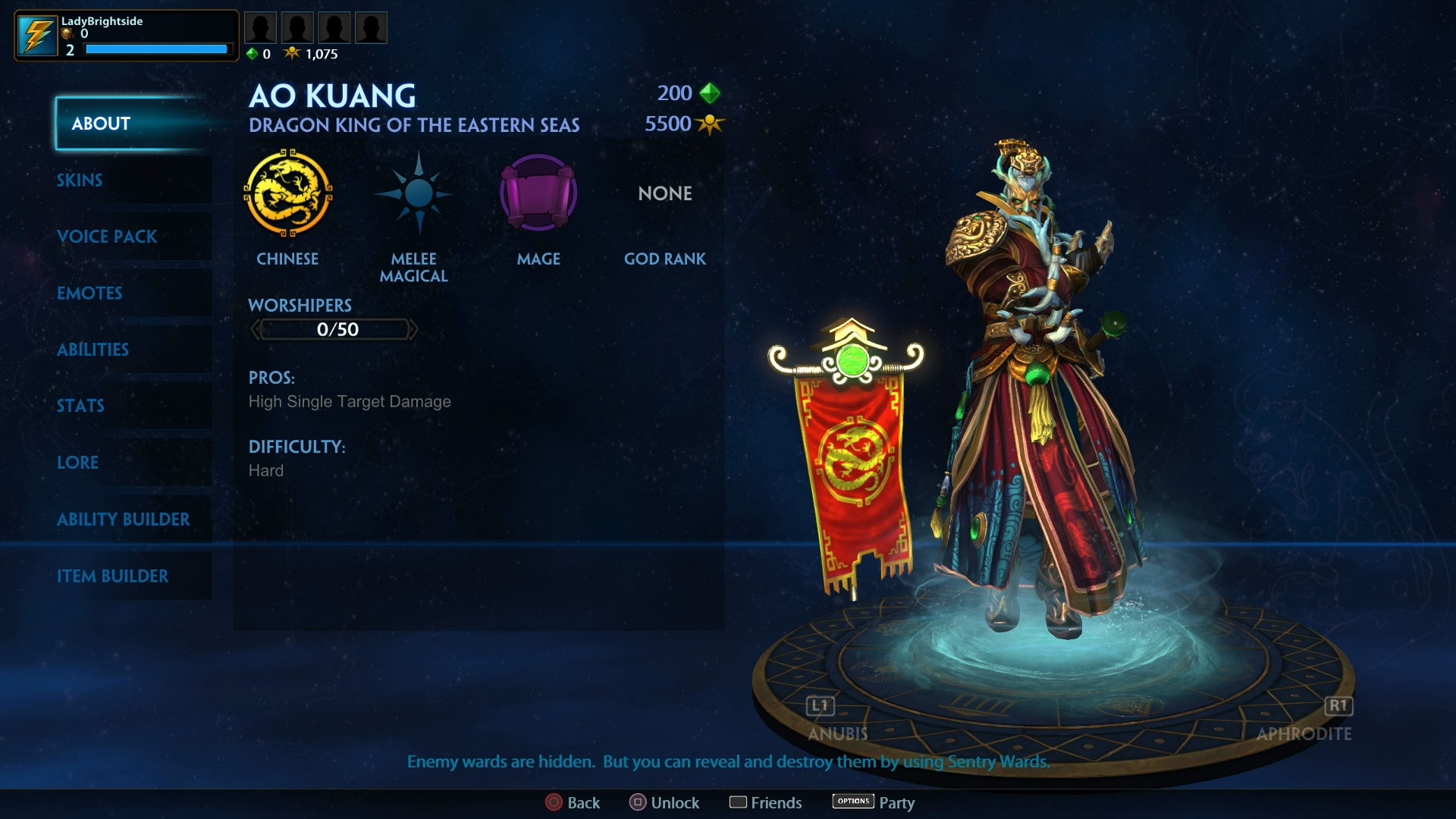The width and height of the screenshot is (1456, 819).
Task: Select the Mage class scroll icon
Action: pos(538,194)
